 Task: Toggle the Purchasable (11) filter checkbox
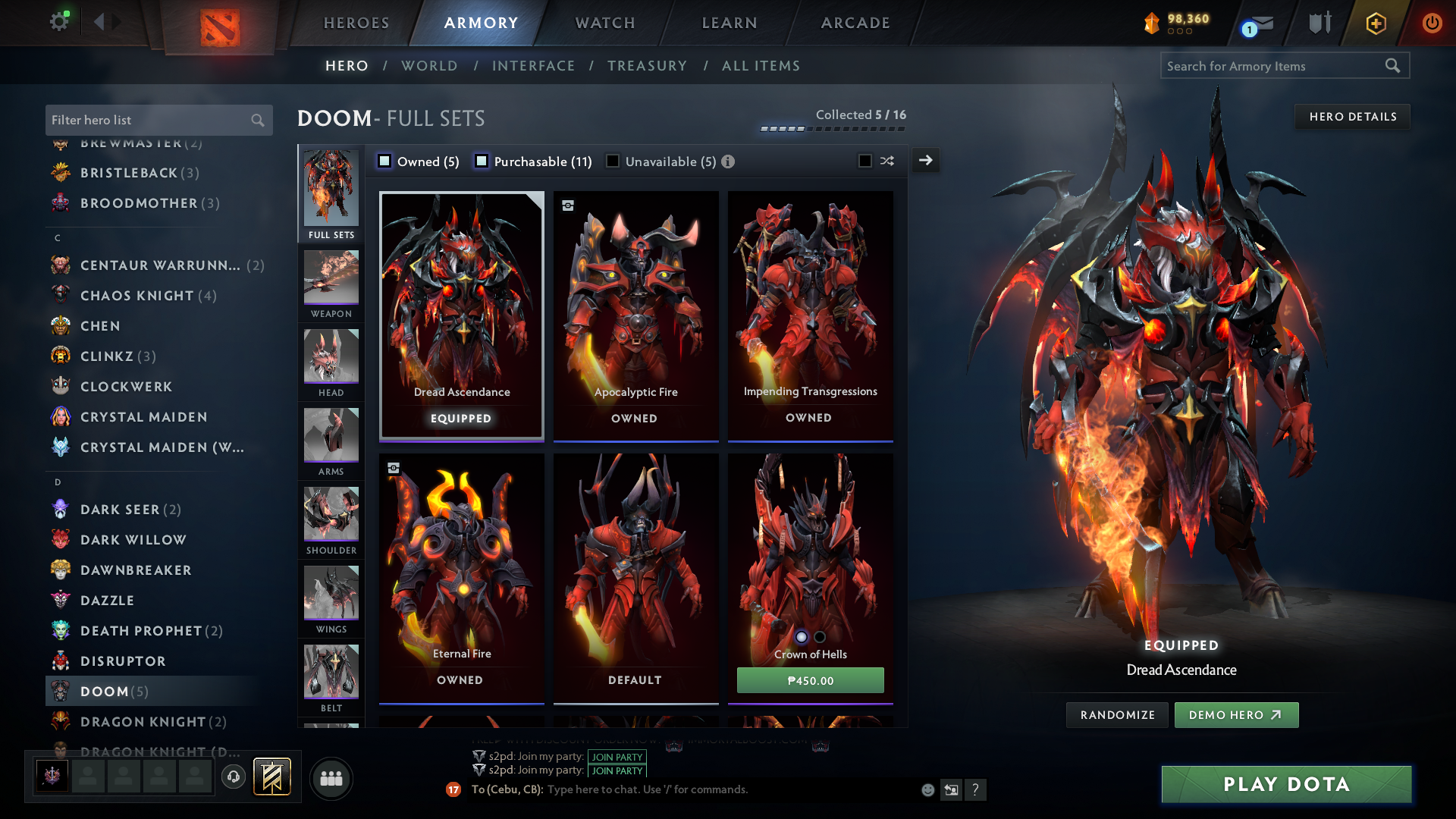point(482,161)
